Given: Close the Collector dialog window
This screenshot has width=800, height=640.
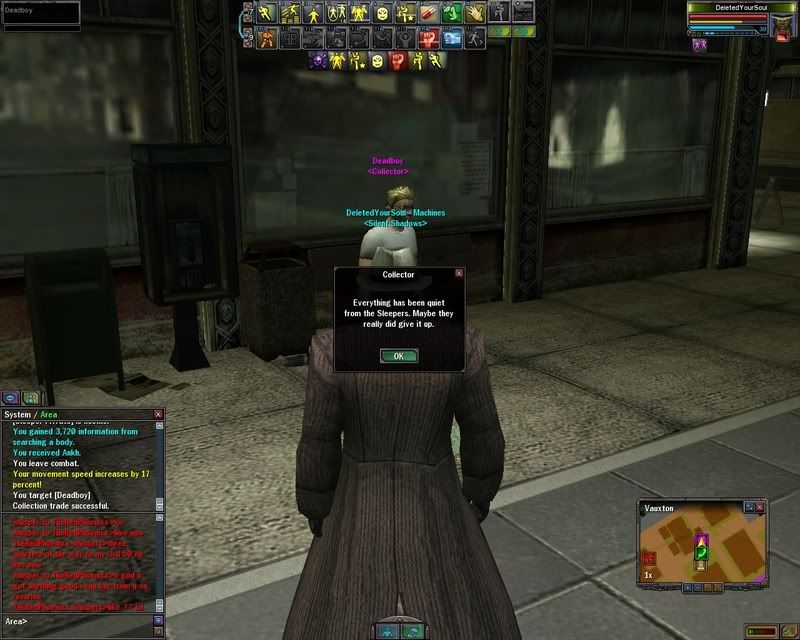Looking at the screenshot, I should point(459,273).
